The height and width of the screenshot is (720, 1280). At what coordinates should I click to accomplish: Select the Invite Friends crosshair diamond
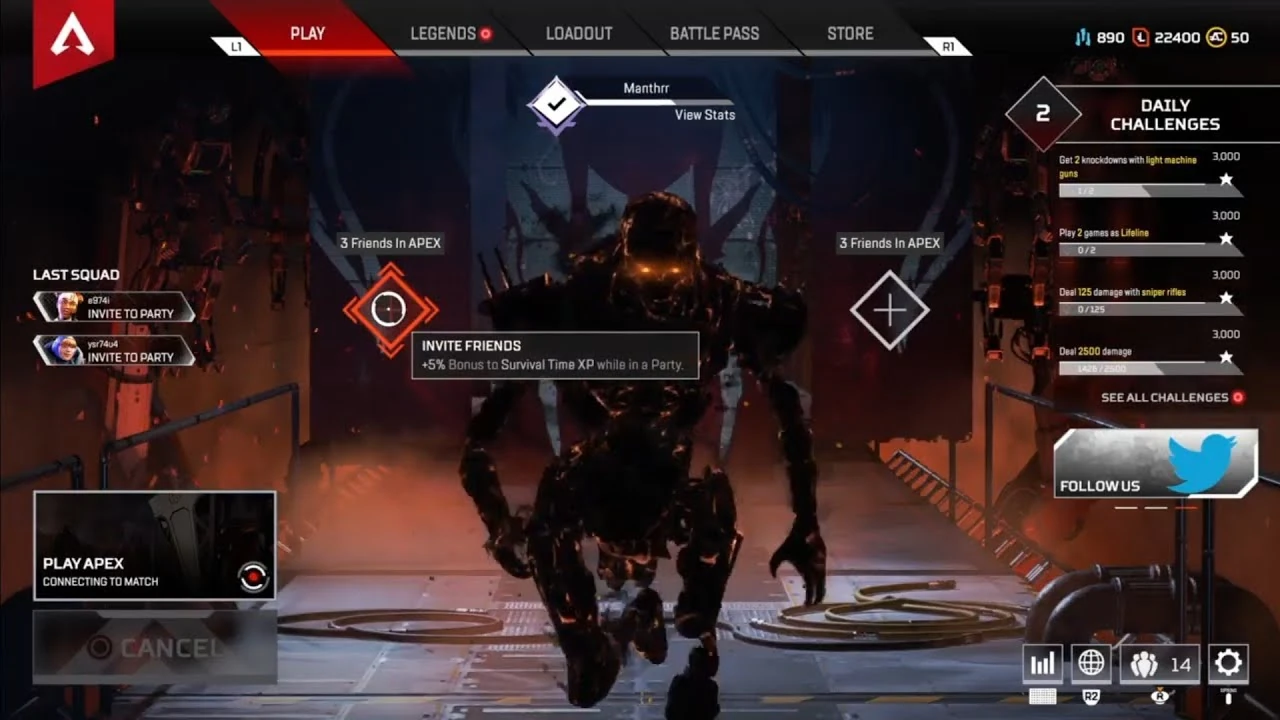[389, 307]
